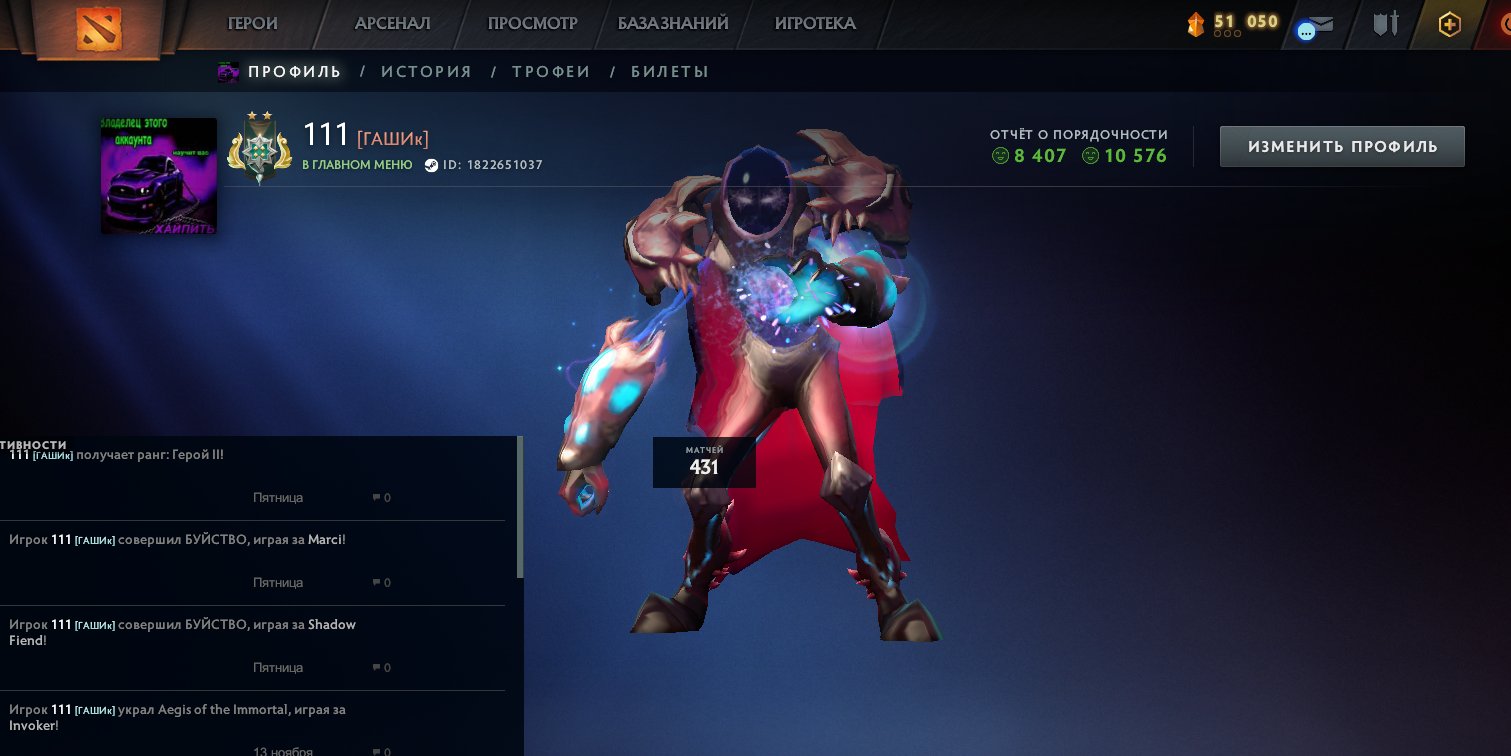
Task: Click the Steam icon next to the player ID
Action: point(432,165)
